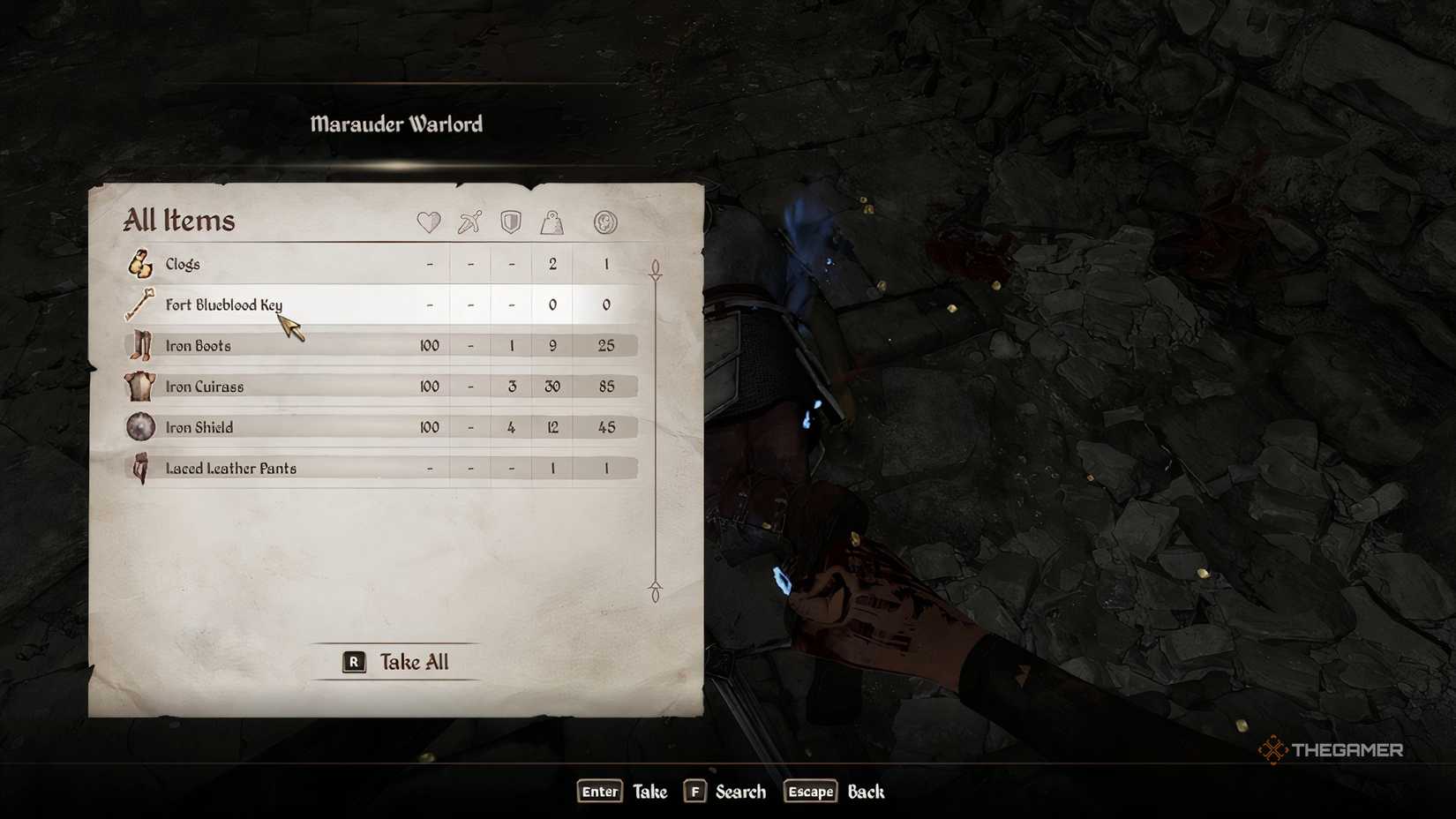Click the Iron Boots item icon
This screenshot has width=1456, height=819.
pos(139,345)
